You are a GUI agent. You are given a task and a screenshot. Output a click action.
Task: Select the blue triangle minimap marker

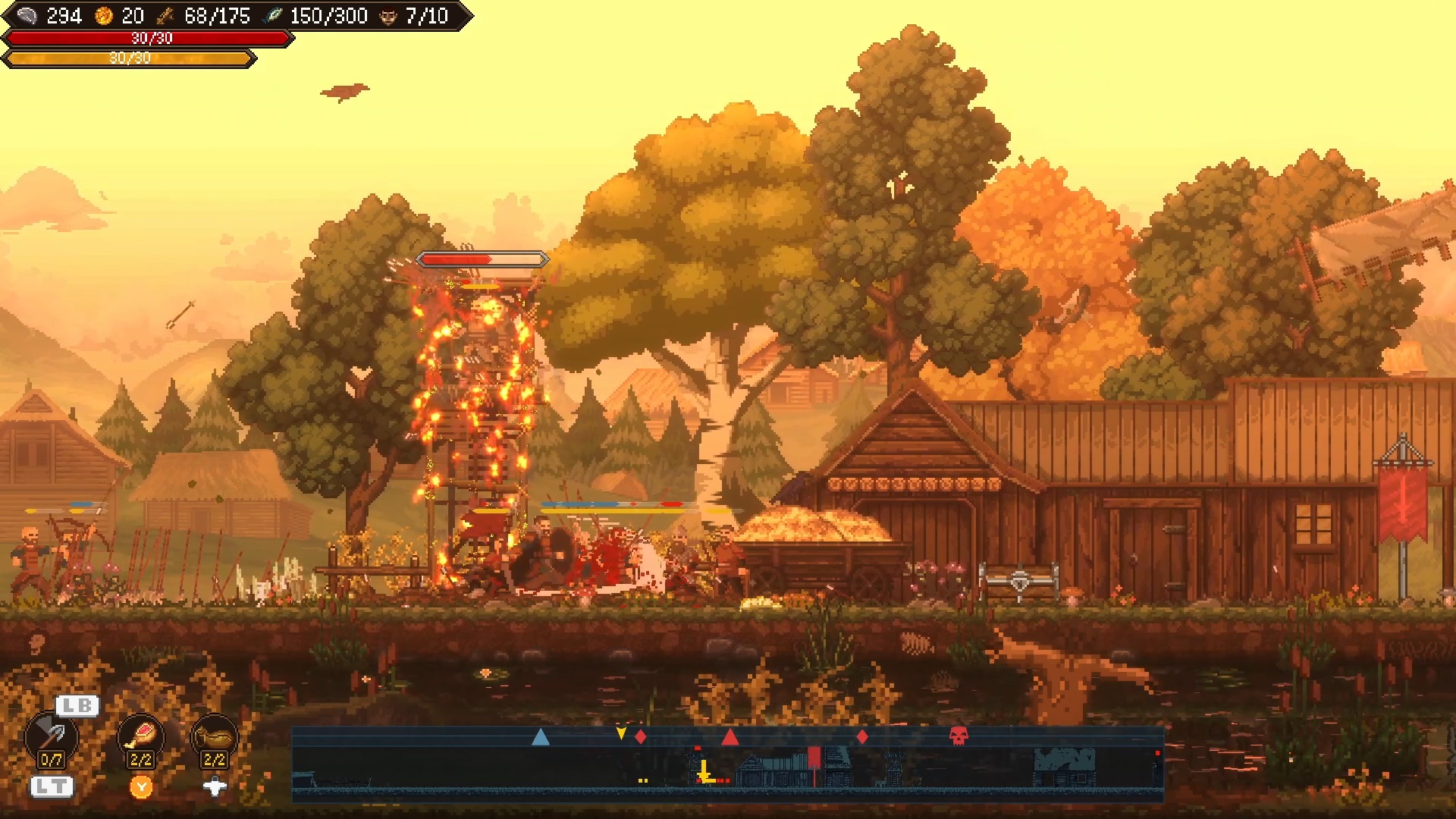click(540, 736)
